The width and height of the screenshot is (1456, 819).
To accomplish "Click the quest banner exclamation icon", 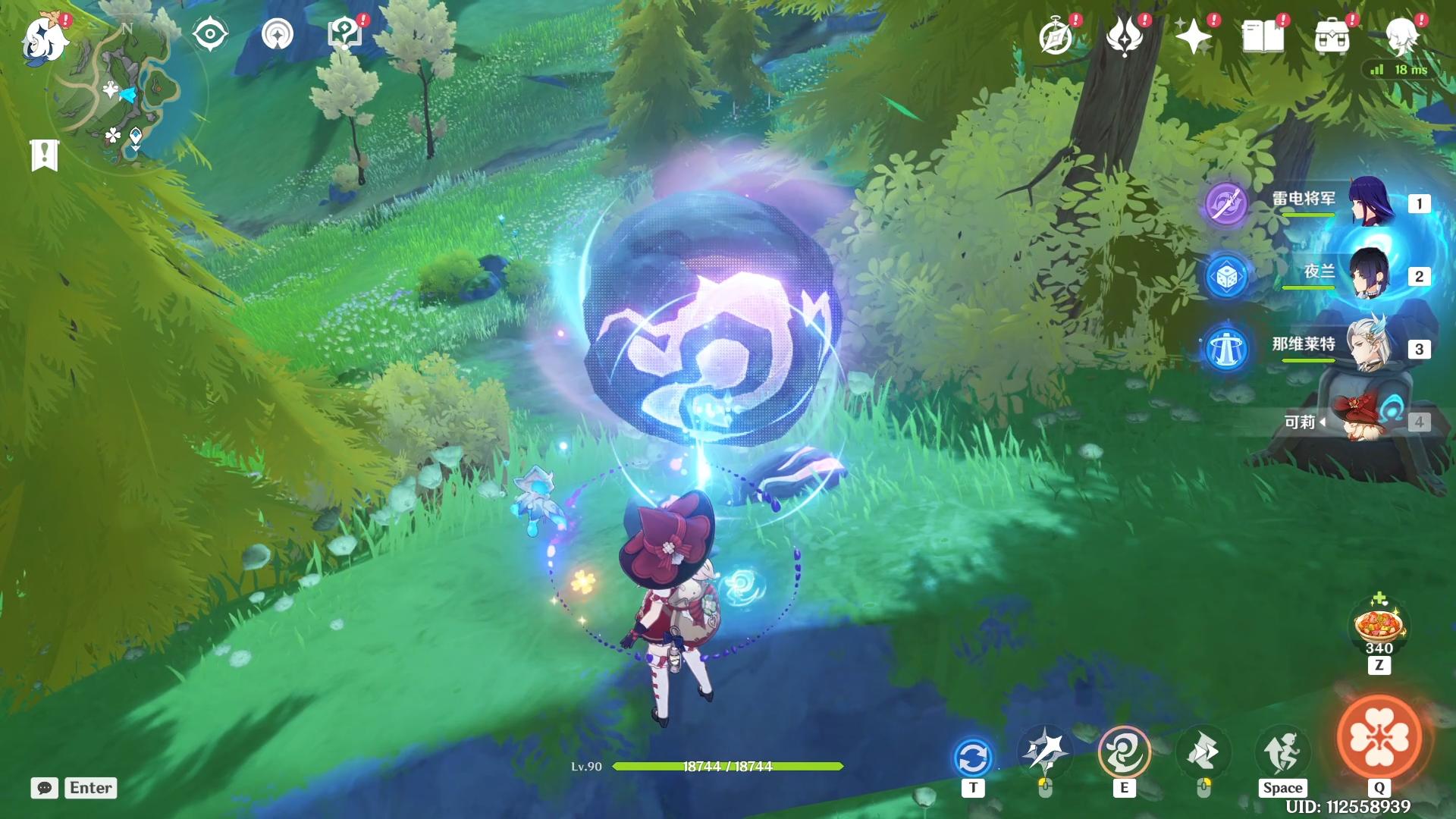I will tap(45, 155).
